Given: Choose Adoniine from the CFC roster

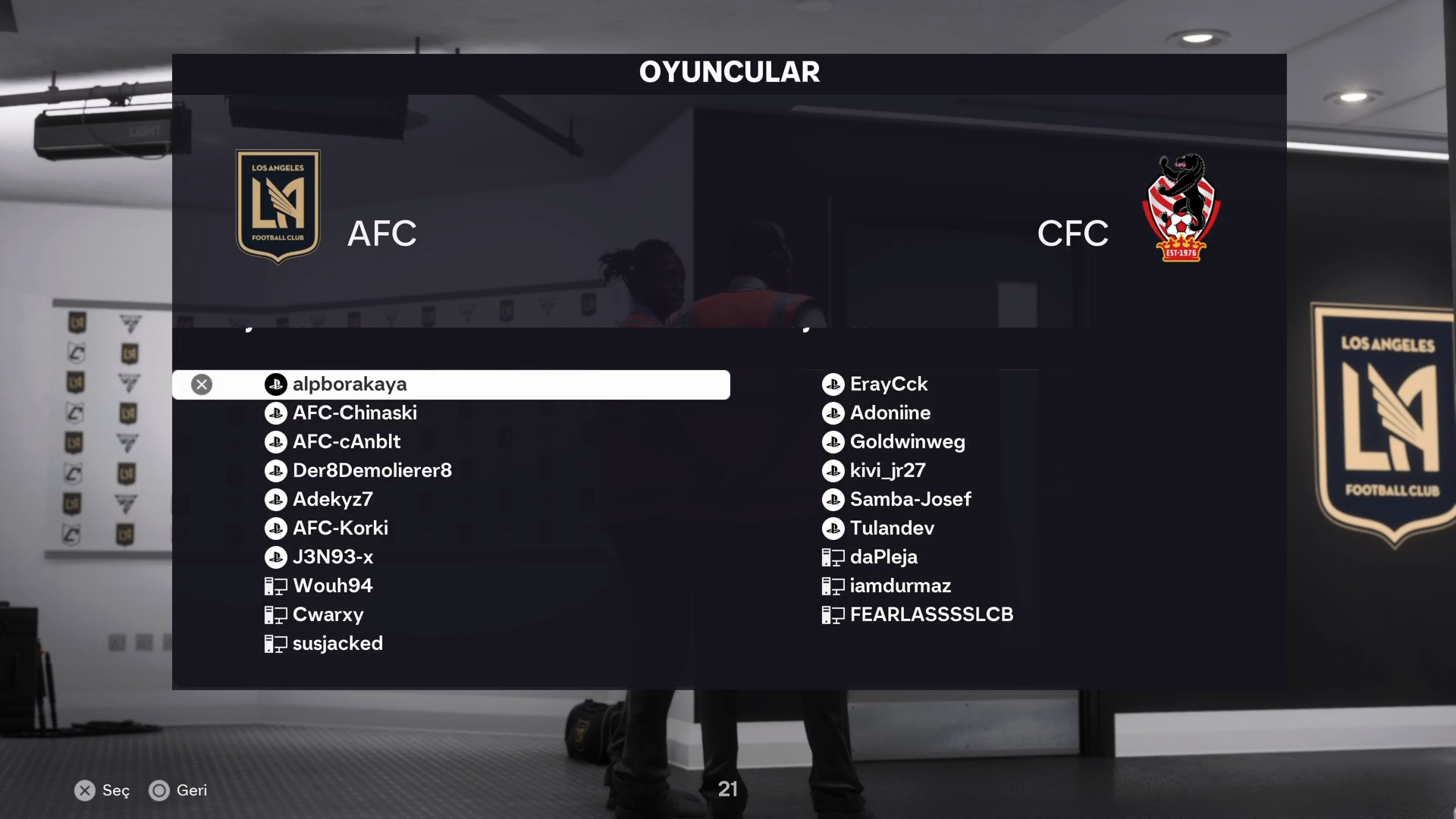Looking at the screenshot, I should (890, 413).
